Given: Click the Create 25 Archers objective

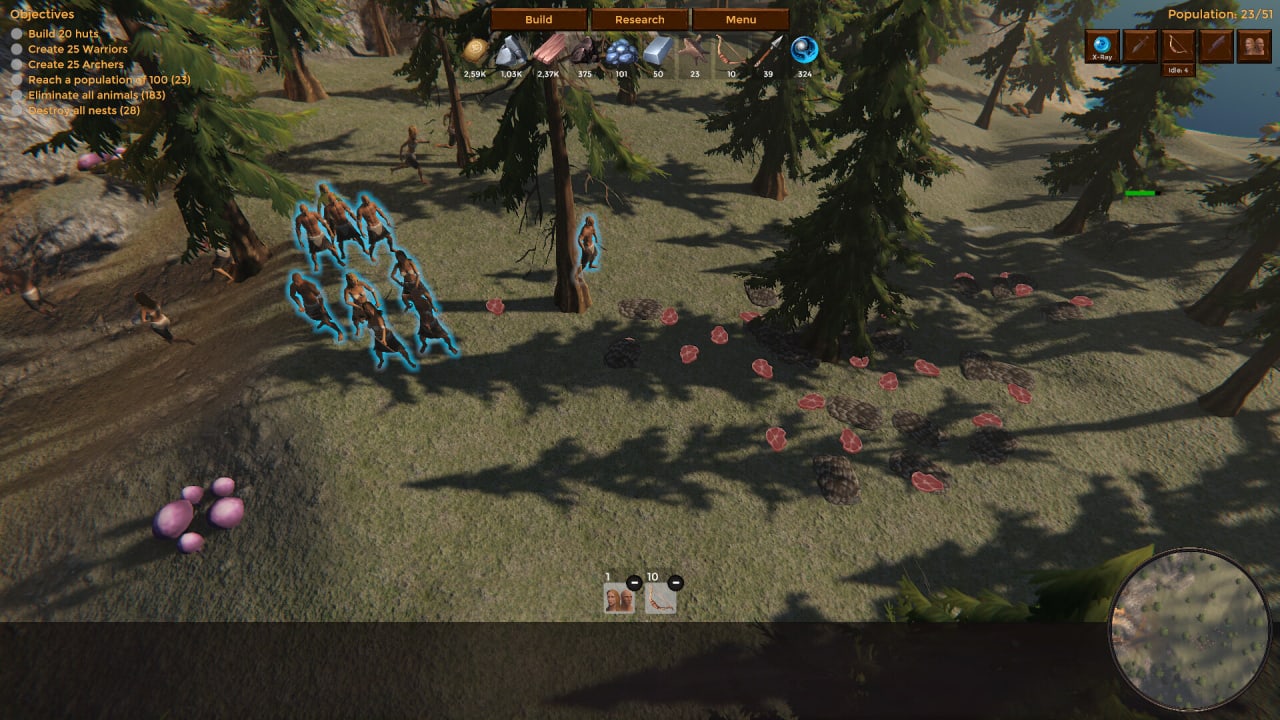Looking at the screenshot, I should pos(75,64).
